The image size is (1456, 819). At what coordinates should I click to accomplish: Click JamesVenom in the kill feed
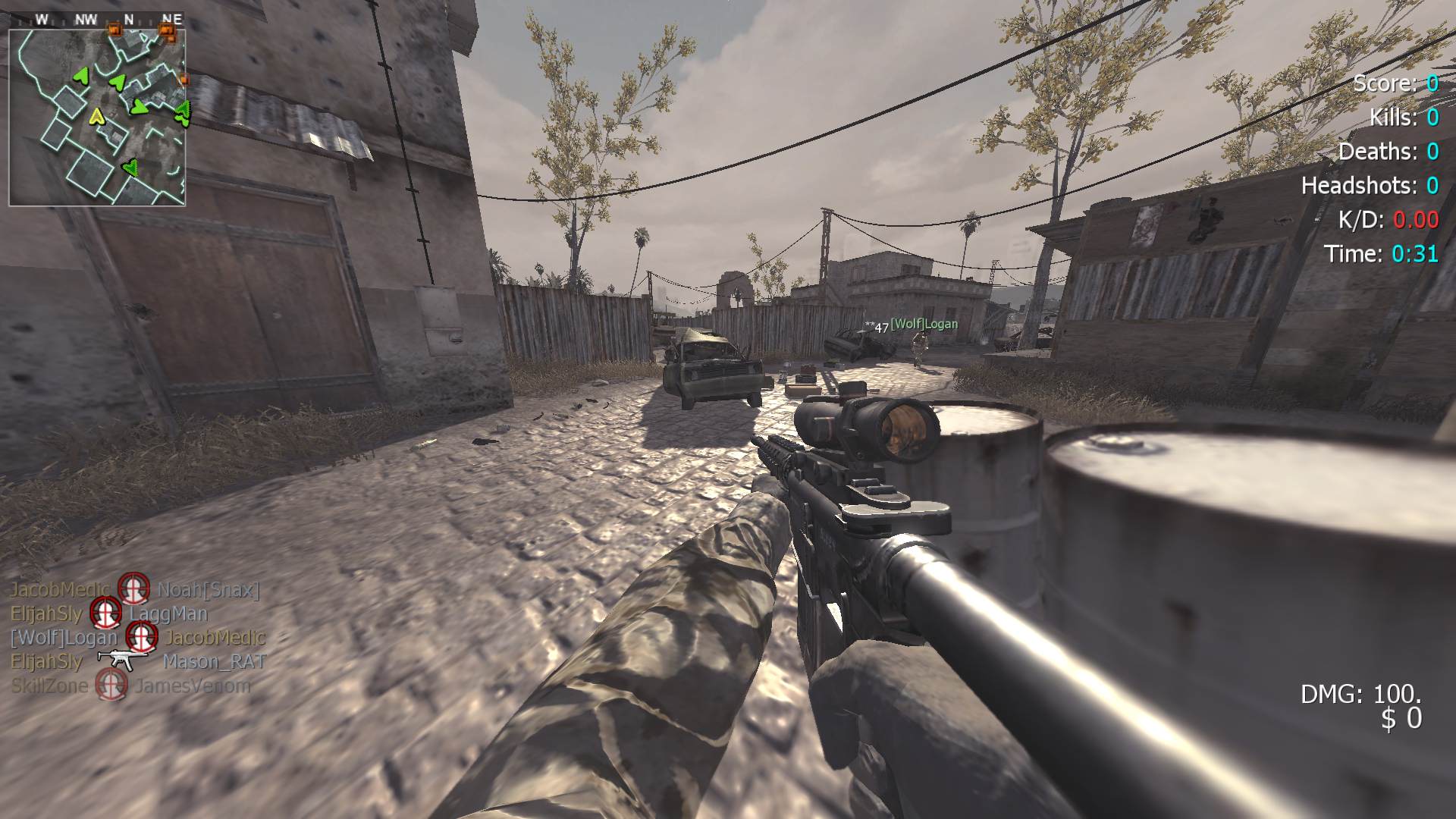click(193, 686)
